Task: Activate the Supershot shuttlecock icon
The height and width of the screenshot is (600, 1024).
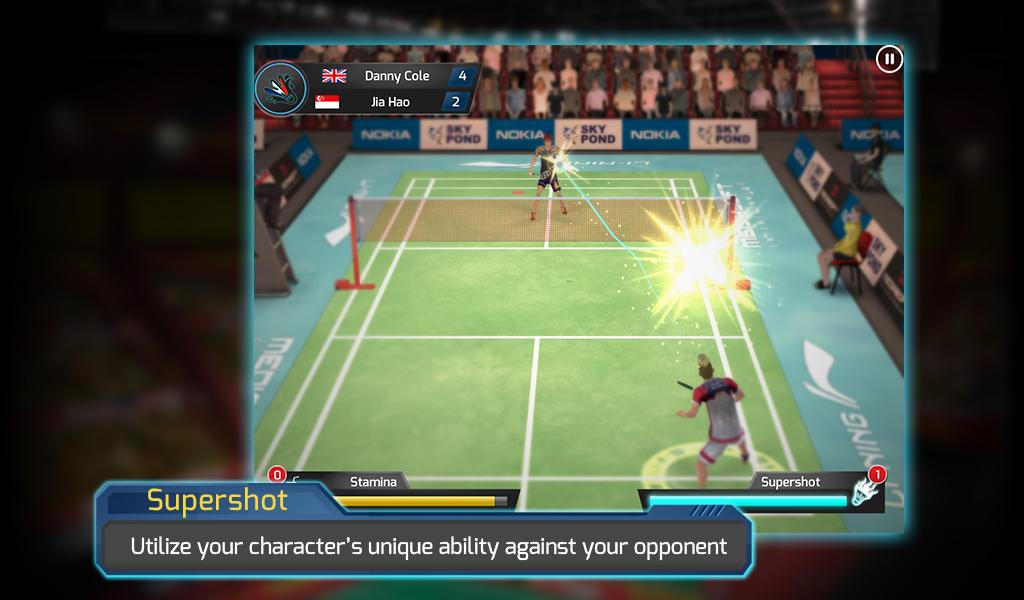Action: tap(864, 491)
